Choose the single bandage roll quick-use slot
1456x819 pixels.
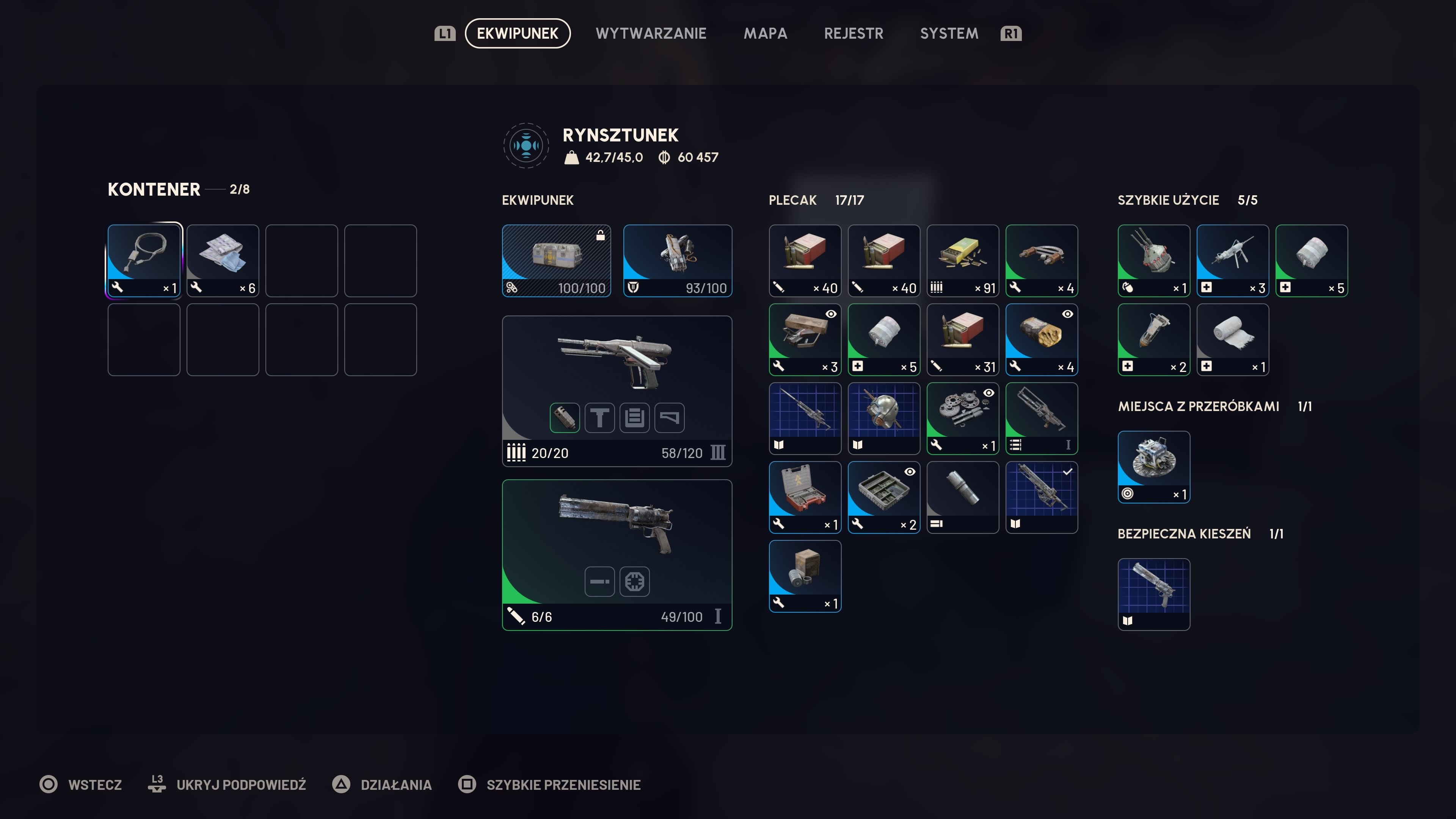[1232, 339]
